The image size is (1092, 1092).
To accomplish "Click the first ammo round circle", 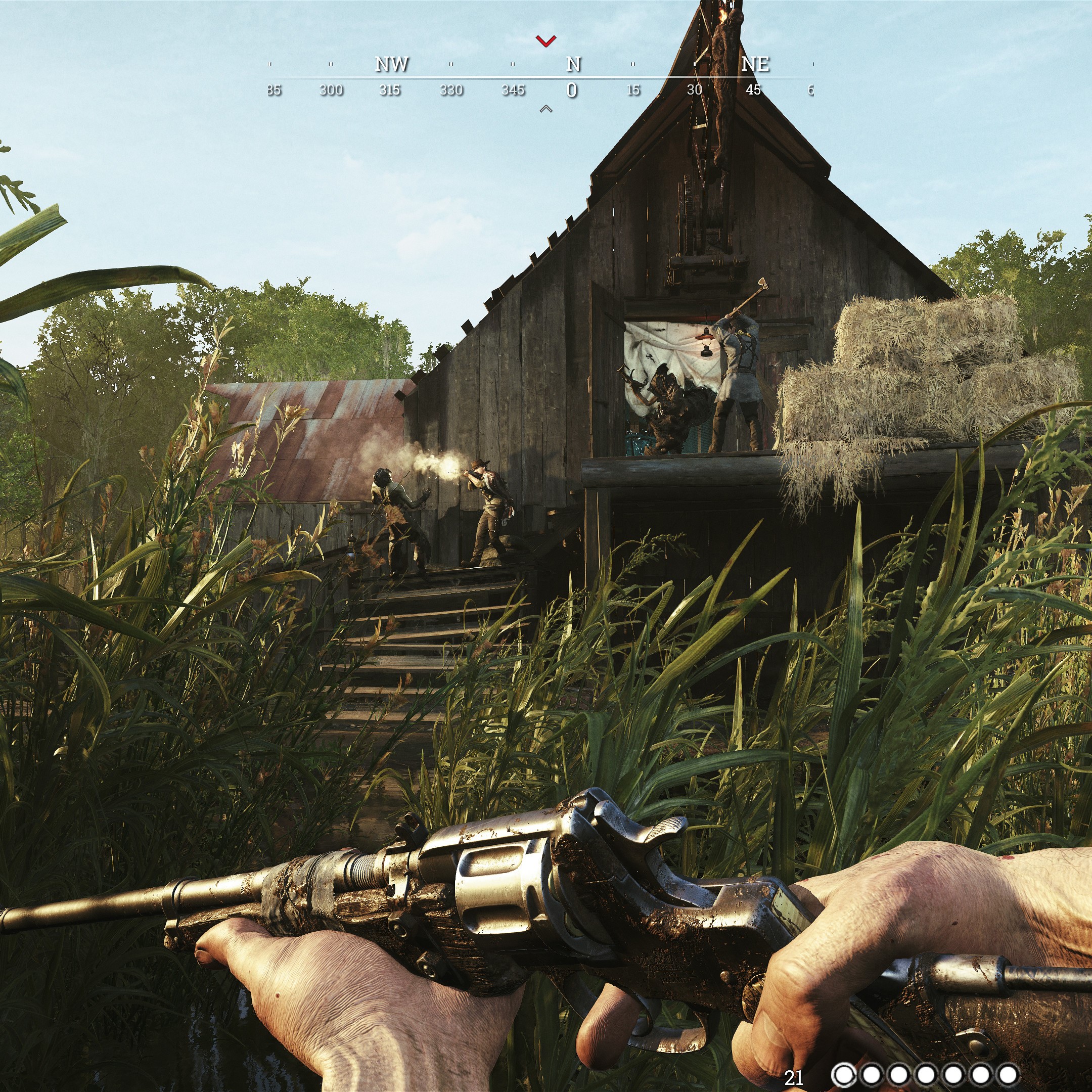I will [x=844, y=1074].
